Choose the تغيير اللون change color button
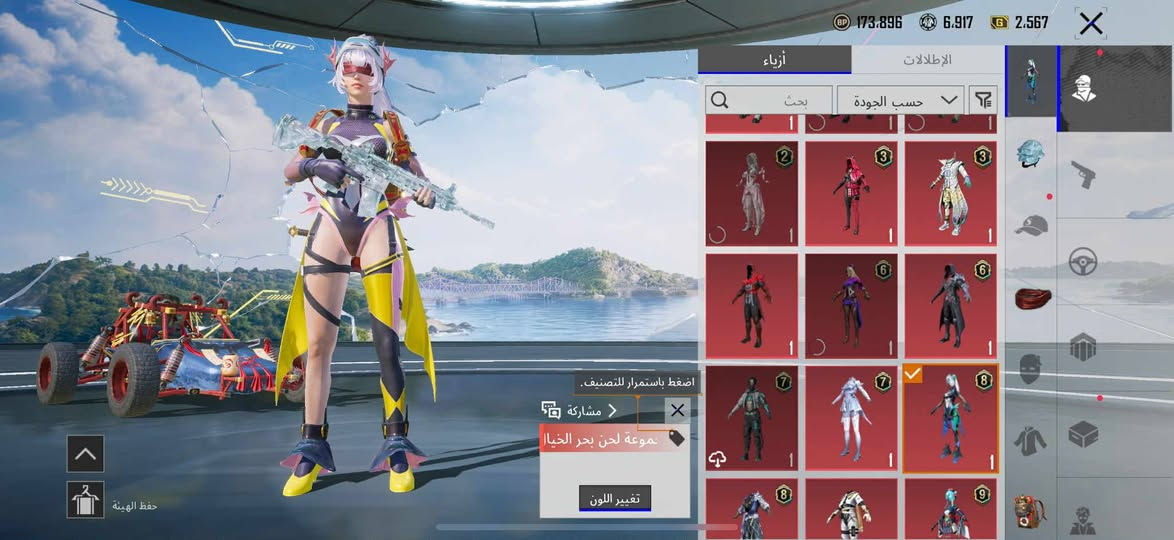Image resolution: width=1174 pixels, height=540 pixels. (615, 498)
